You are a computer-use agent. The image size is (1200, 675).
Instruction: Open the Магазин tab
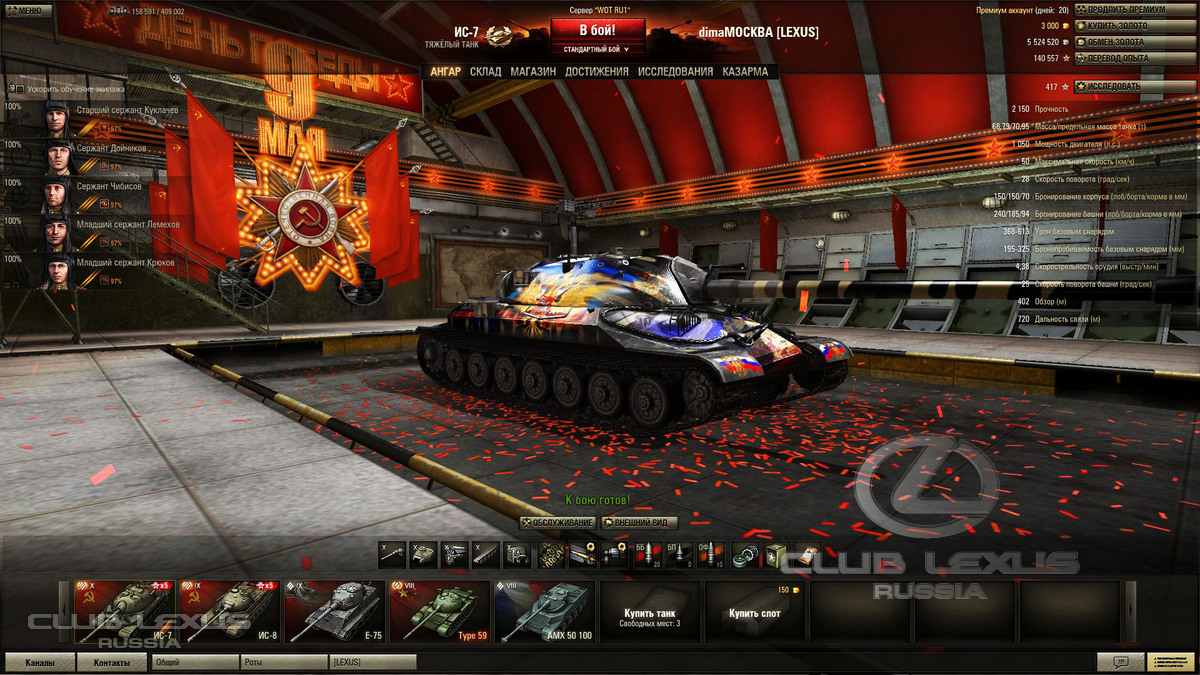(x=532, y=72)
